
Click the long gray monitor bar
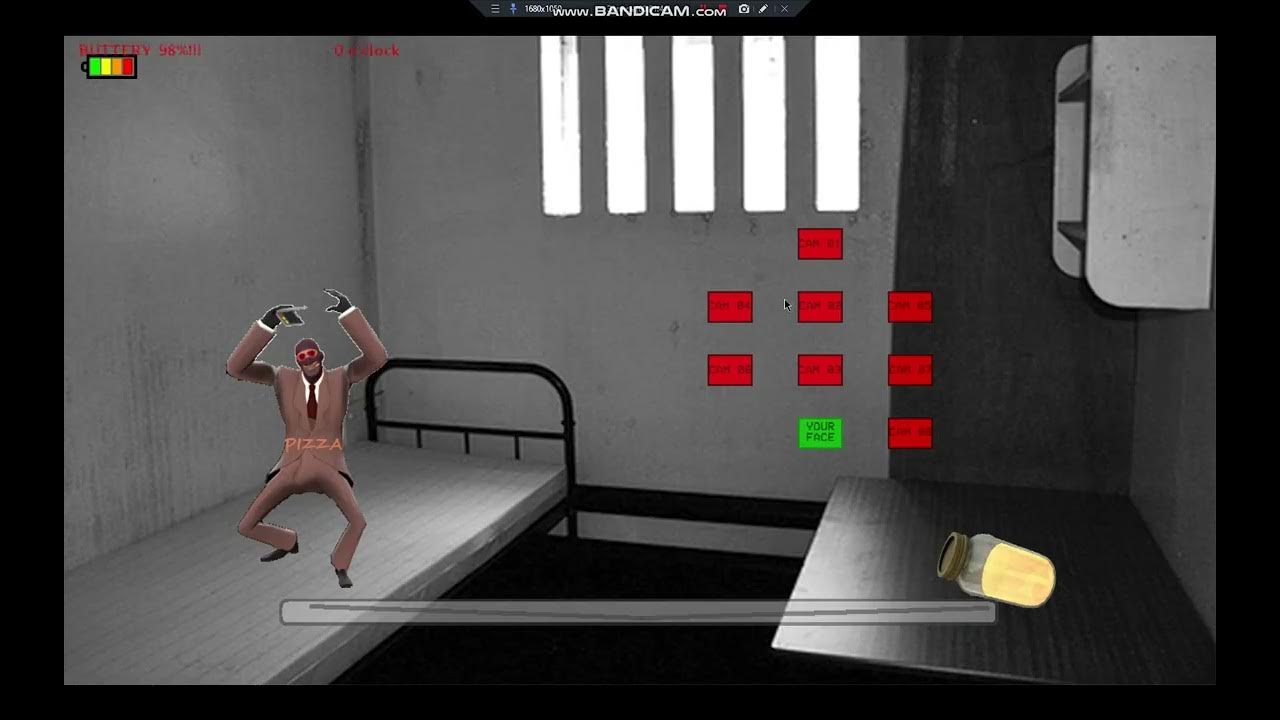(638, 612)
